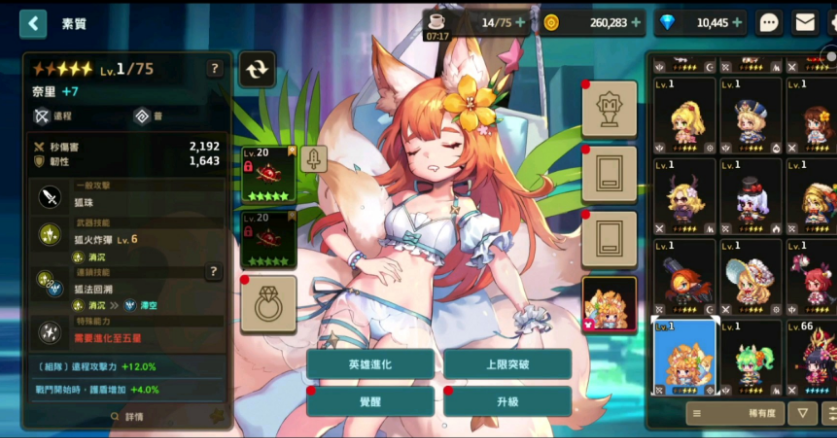The height and width of the screenshot is (438, 837).
Task: Add gold using the coin counter plus
Action: tap(637, 22)
